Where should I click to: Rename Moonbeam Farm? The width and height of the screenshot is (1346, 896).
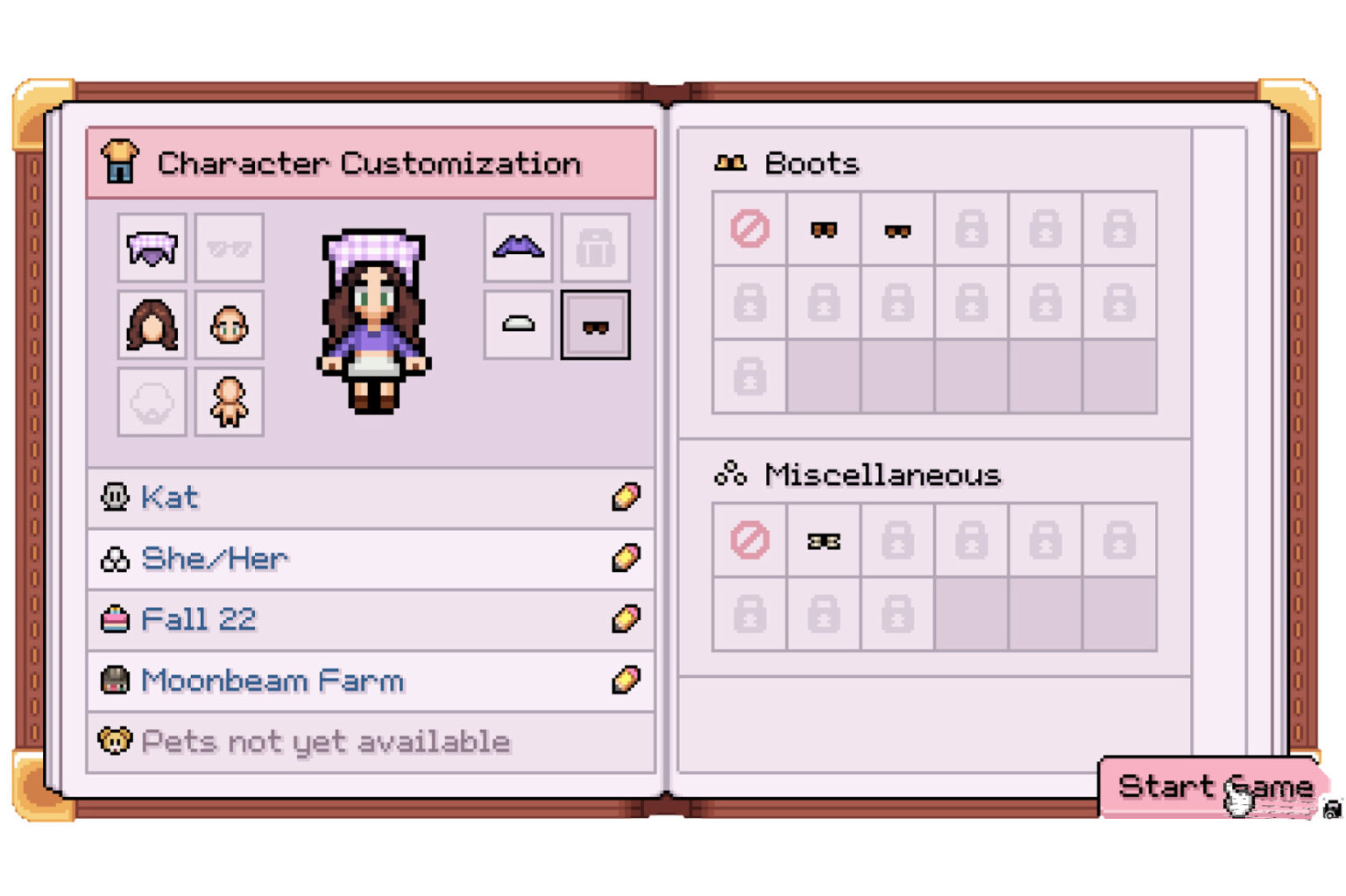625,681
